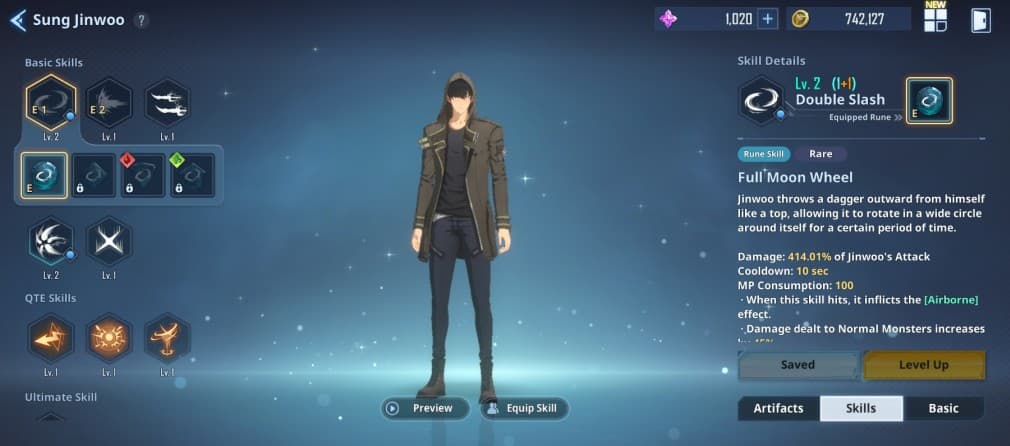
Task: Select the third basic skill with daggers
Action: click(167, 101)
